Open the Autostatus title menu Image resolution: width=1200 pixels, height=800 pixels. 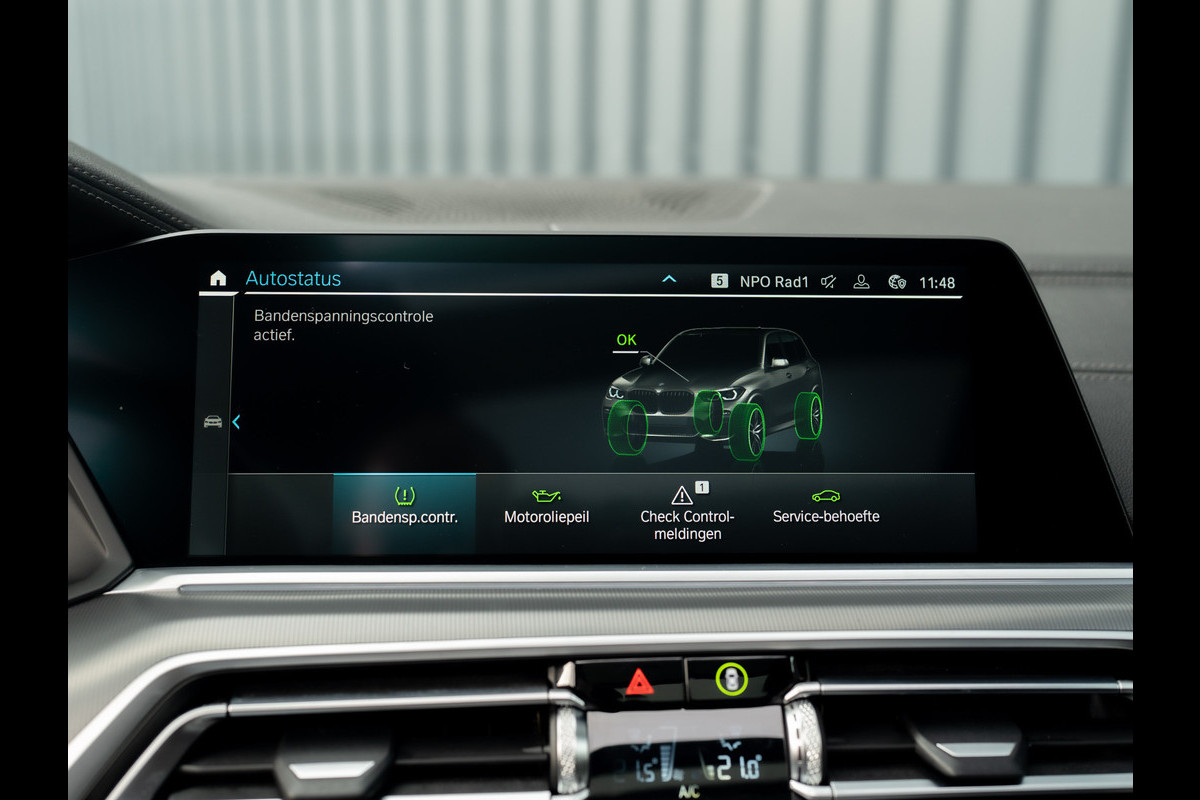pyautogui.click(x=293, y=279)
